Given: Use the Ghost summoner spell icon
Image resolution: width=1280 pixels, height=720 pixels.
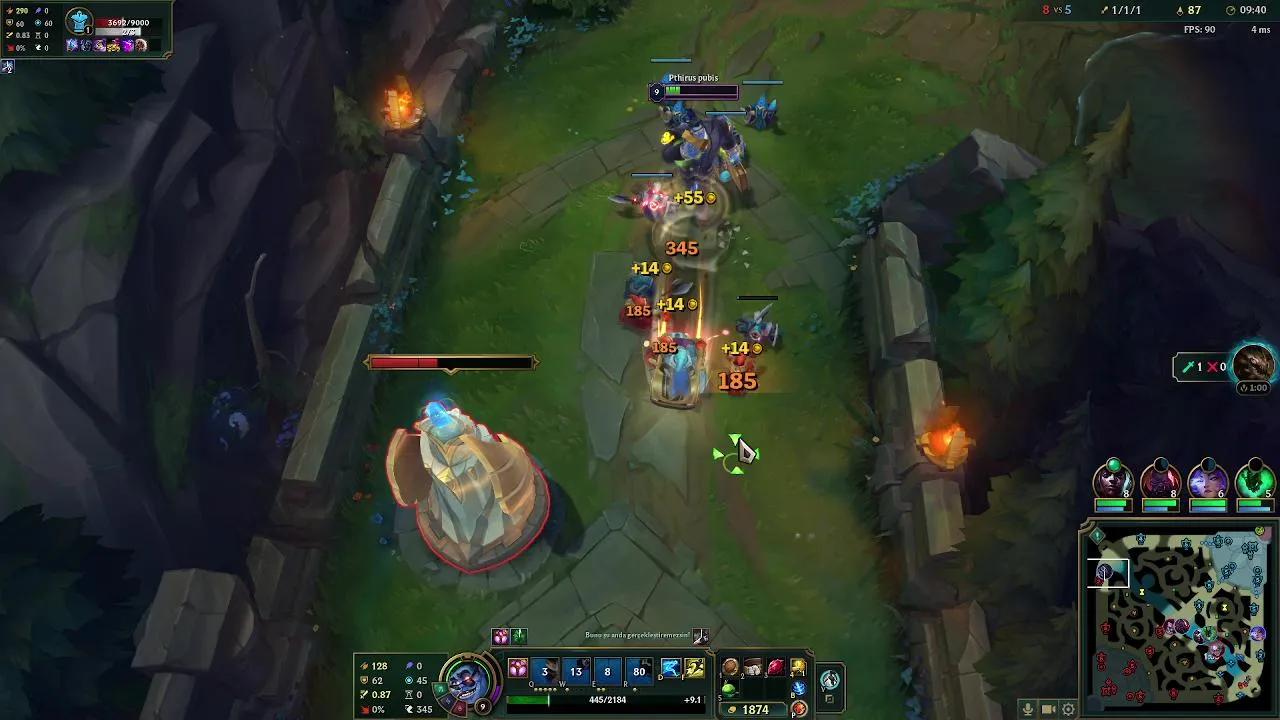Looking at the screenshot, I should [672, 668].
